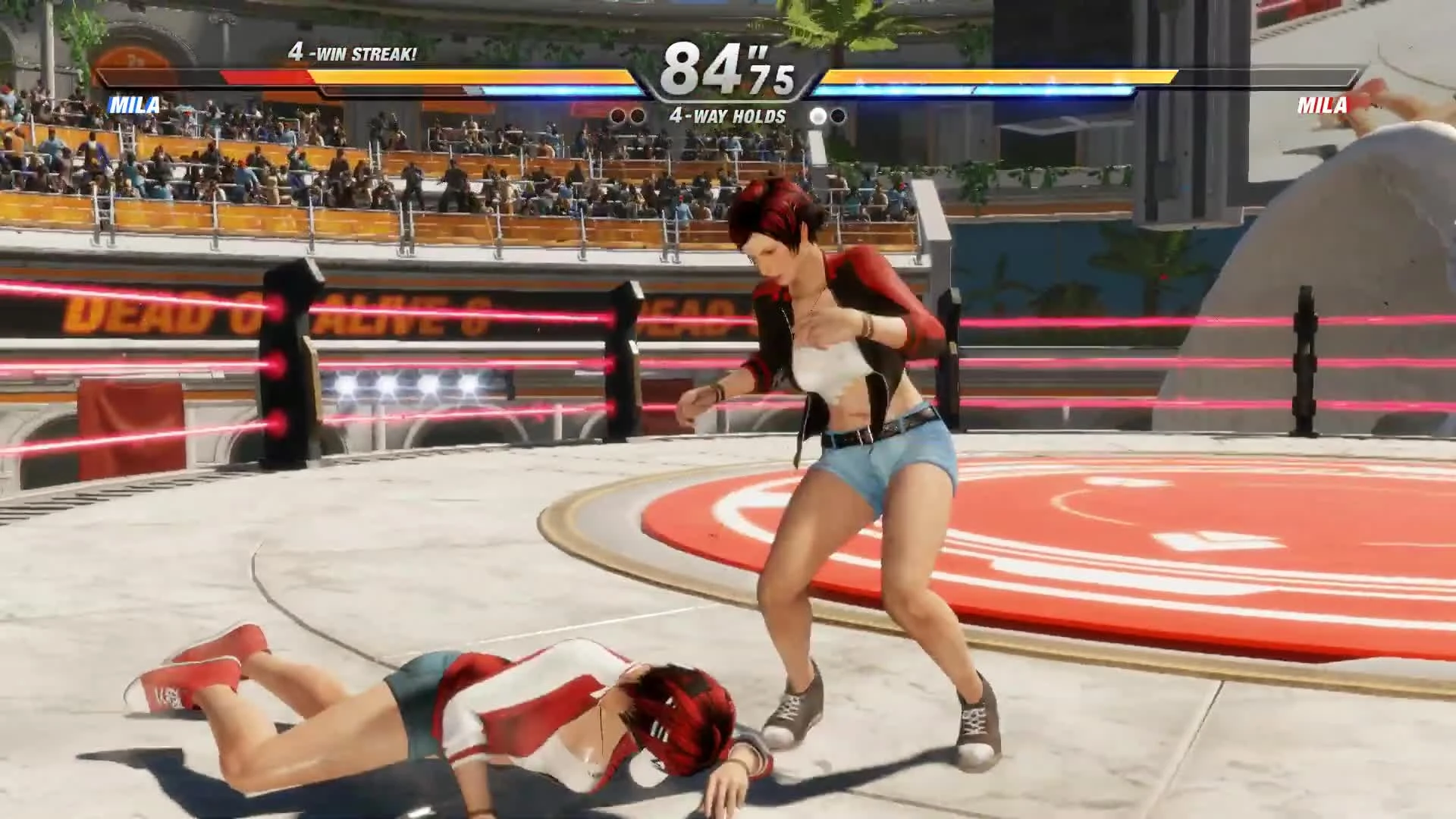The width and height of the screenshot is (1456, 819).
Task: Toggle the unlit orb right of the white orb
Action: (x=839, y=115)
